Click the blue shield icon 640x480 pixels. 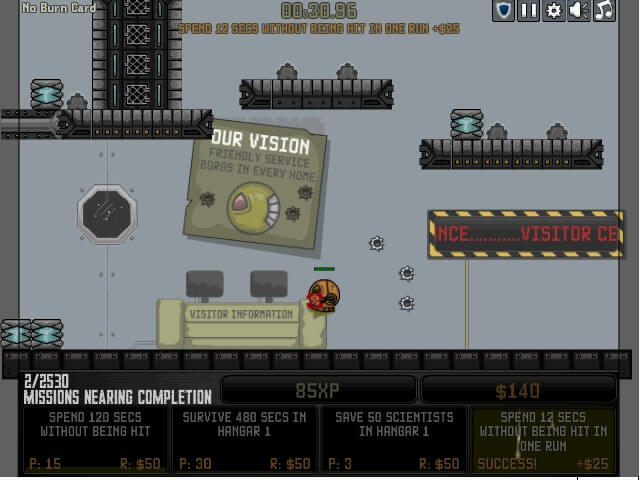(504, 11)
